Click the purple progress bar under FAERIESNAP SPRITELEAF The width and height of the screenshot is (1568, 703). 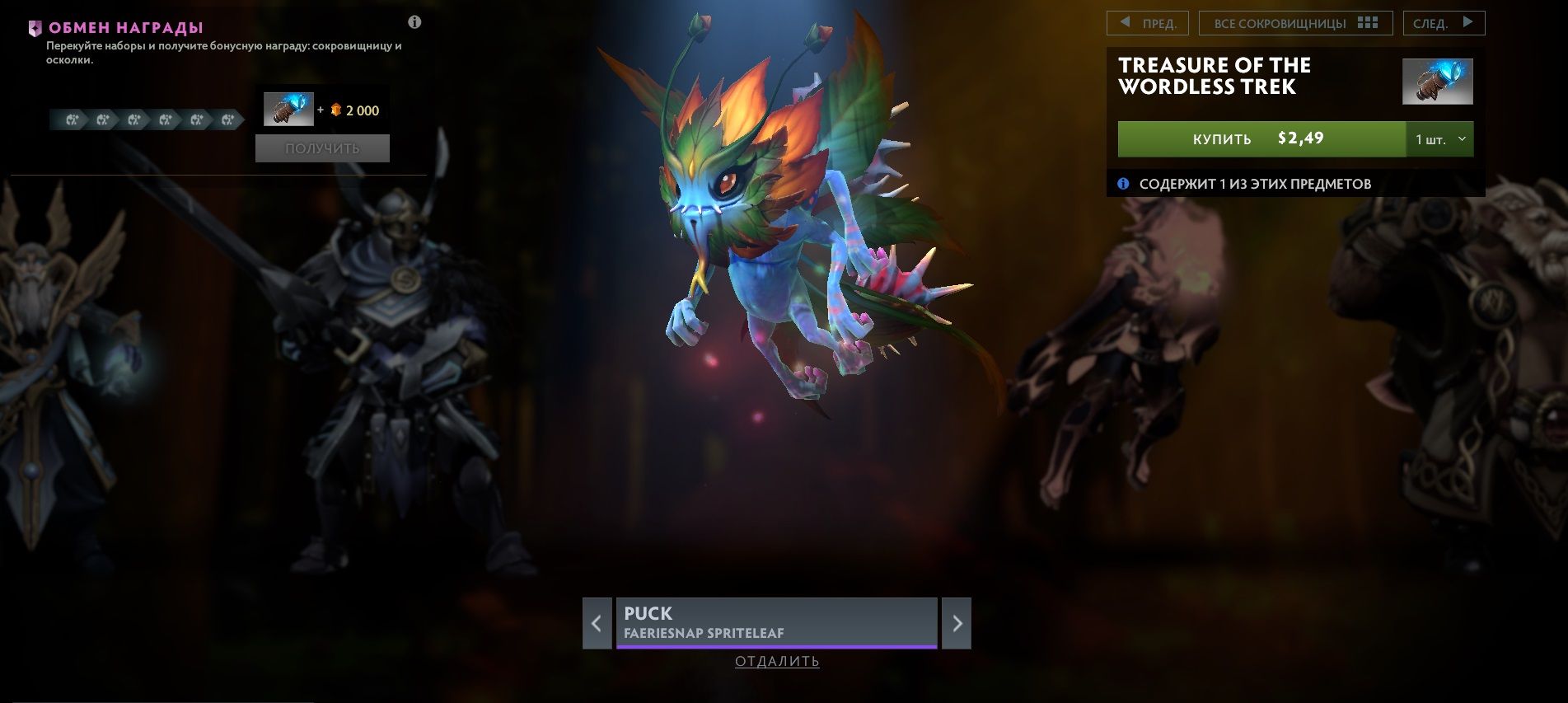coord(775,646)
